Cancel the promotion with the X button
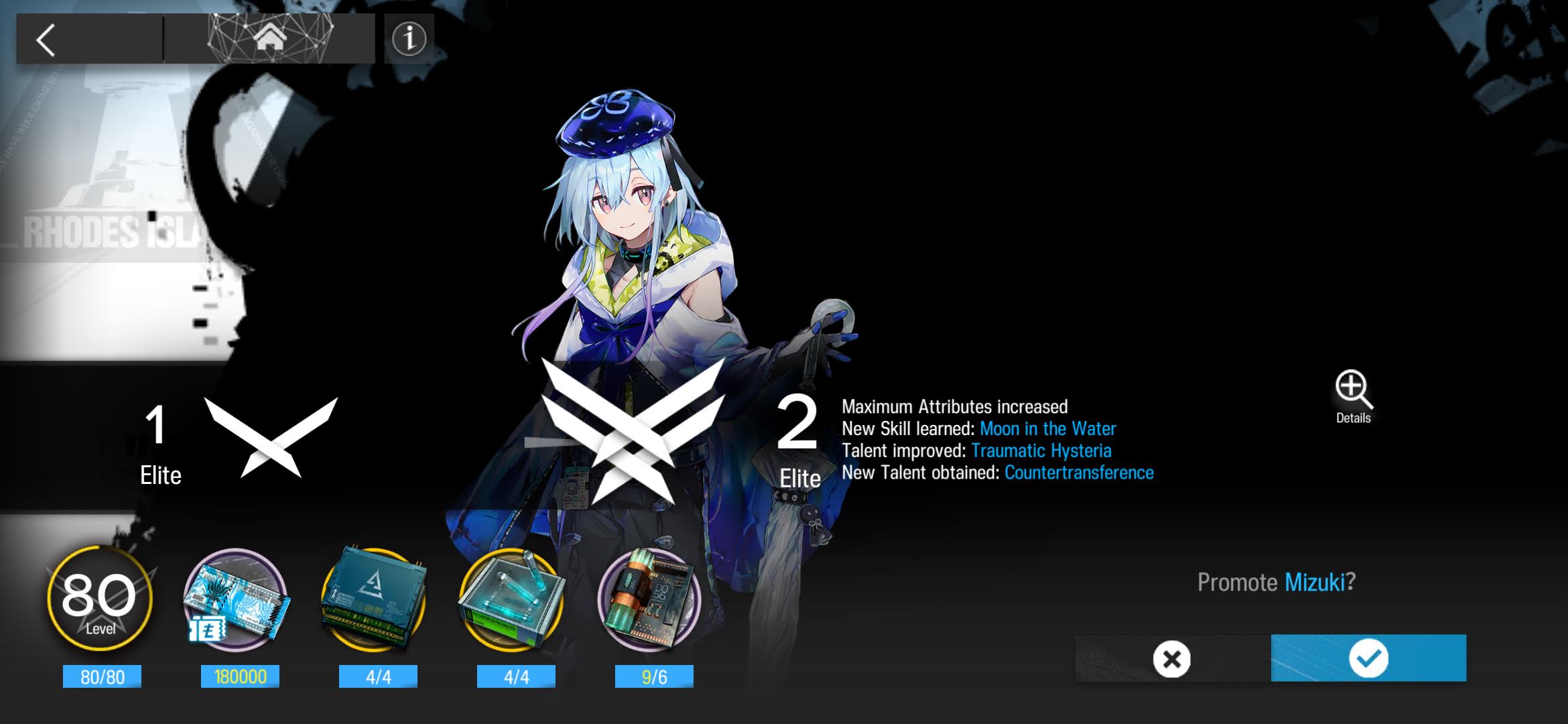 tap(1172, 659)
